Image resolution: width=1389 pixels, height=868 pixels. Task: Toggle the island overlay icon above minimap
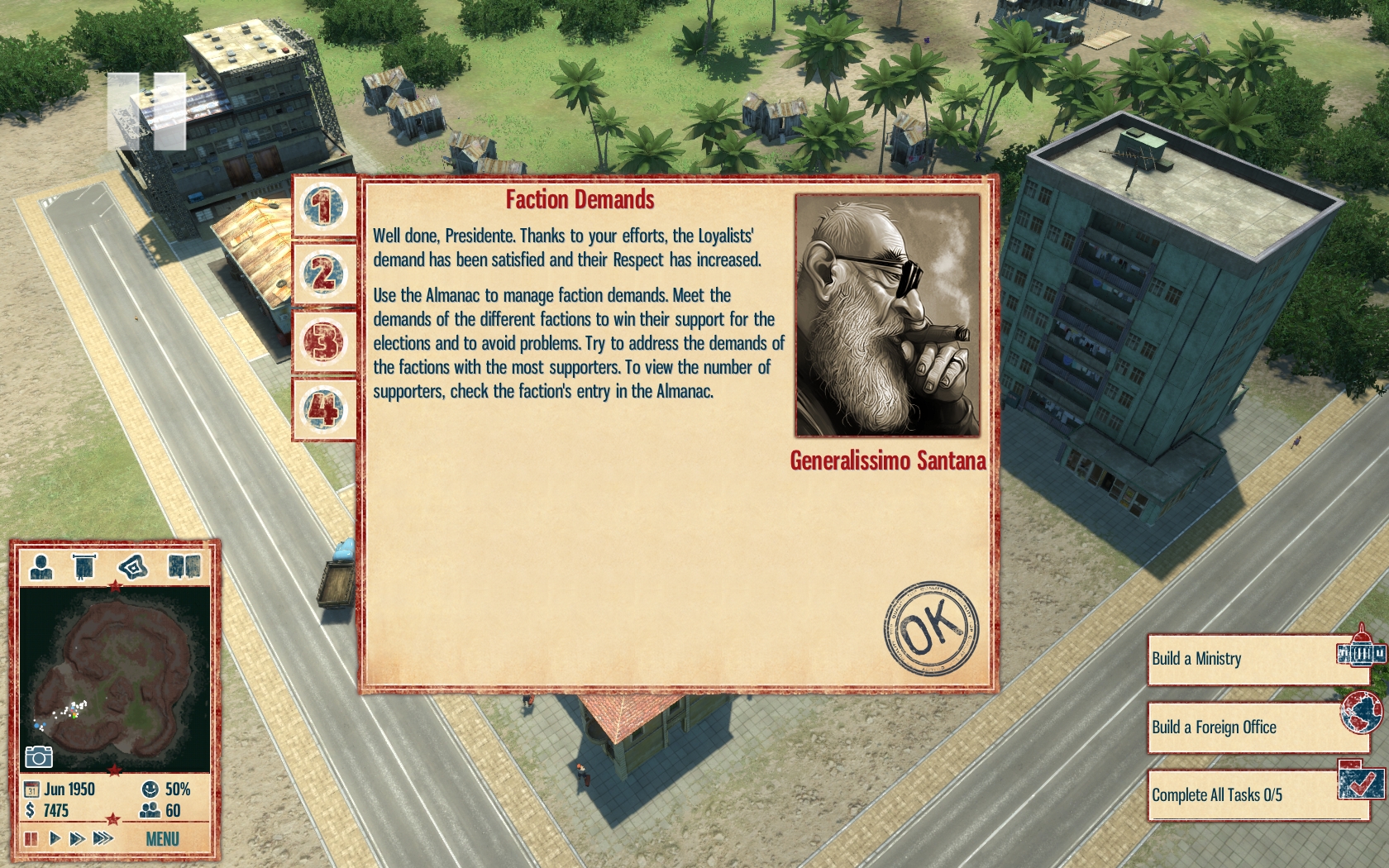tap(133, 567)
